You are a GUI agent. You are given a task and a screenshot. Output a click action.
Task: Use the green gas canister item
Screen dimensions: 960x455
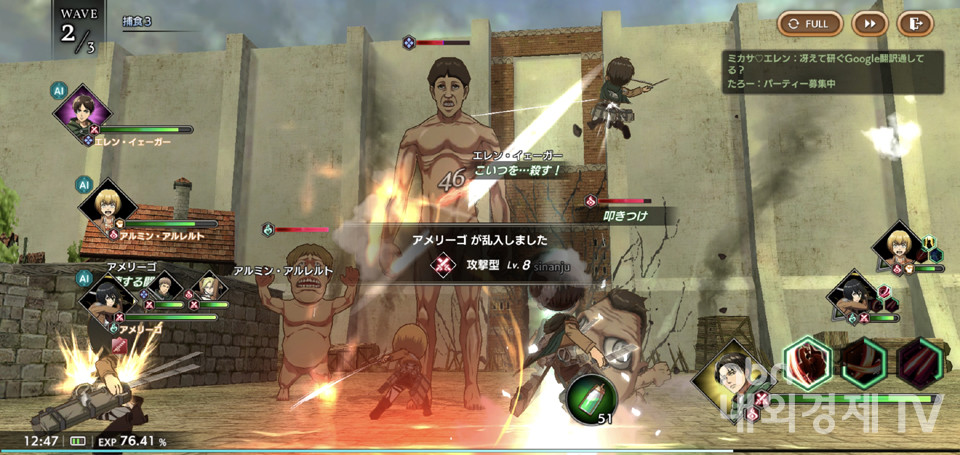[591, 397]
